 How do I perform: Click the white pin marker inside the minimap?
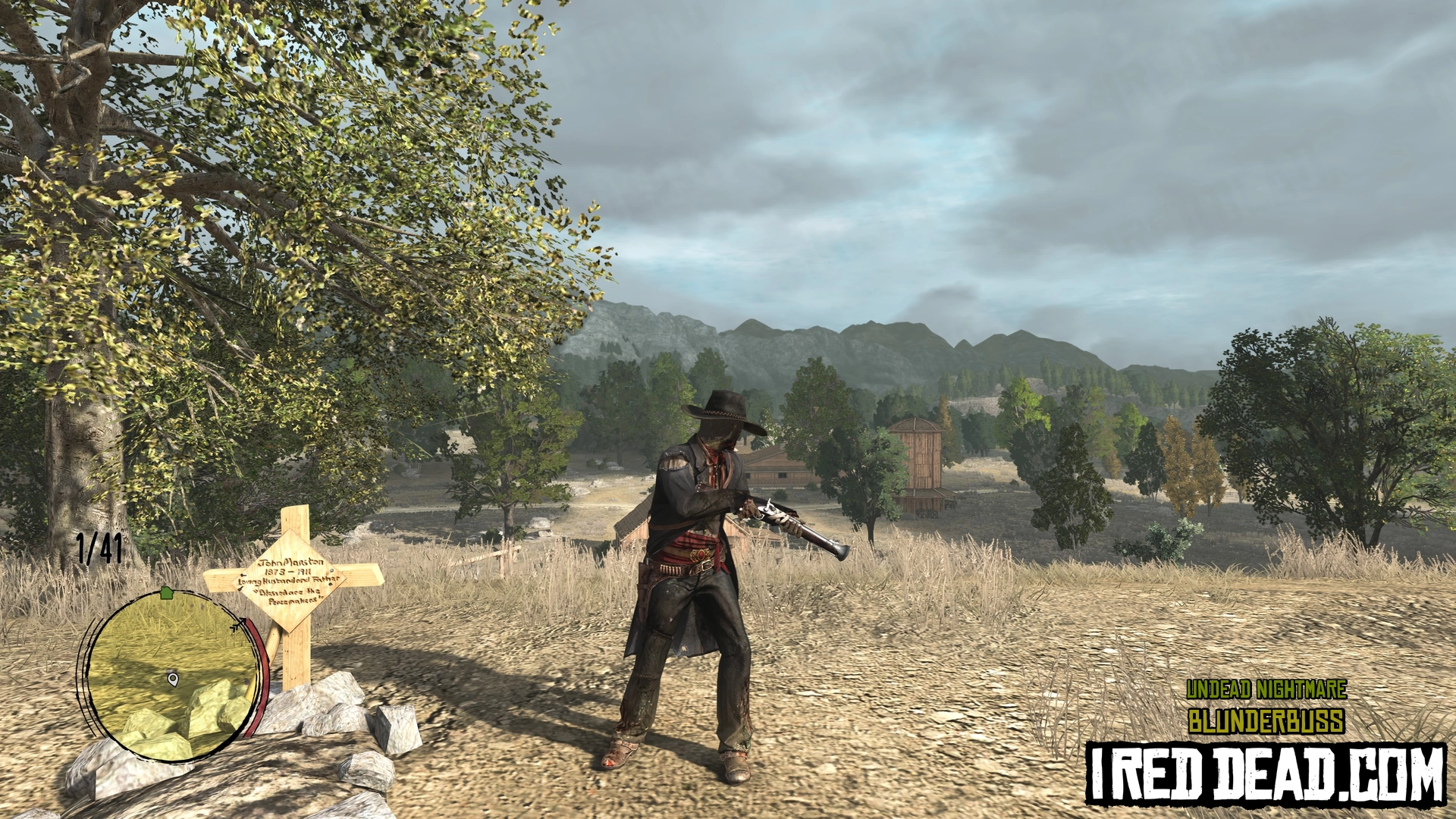pyautogui.click(x=173, y=679)
